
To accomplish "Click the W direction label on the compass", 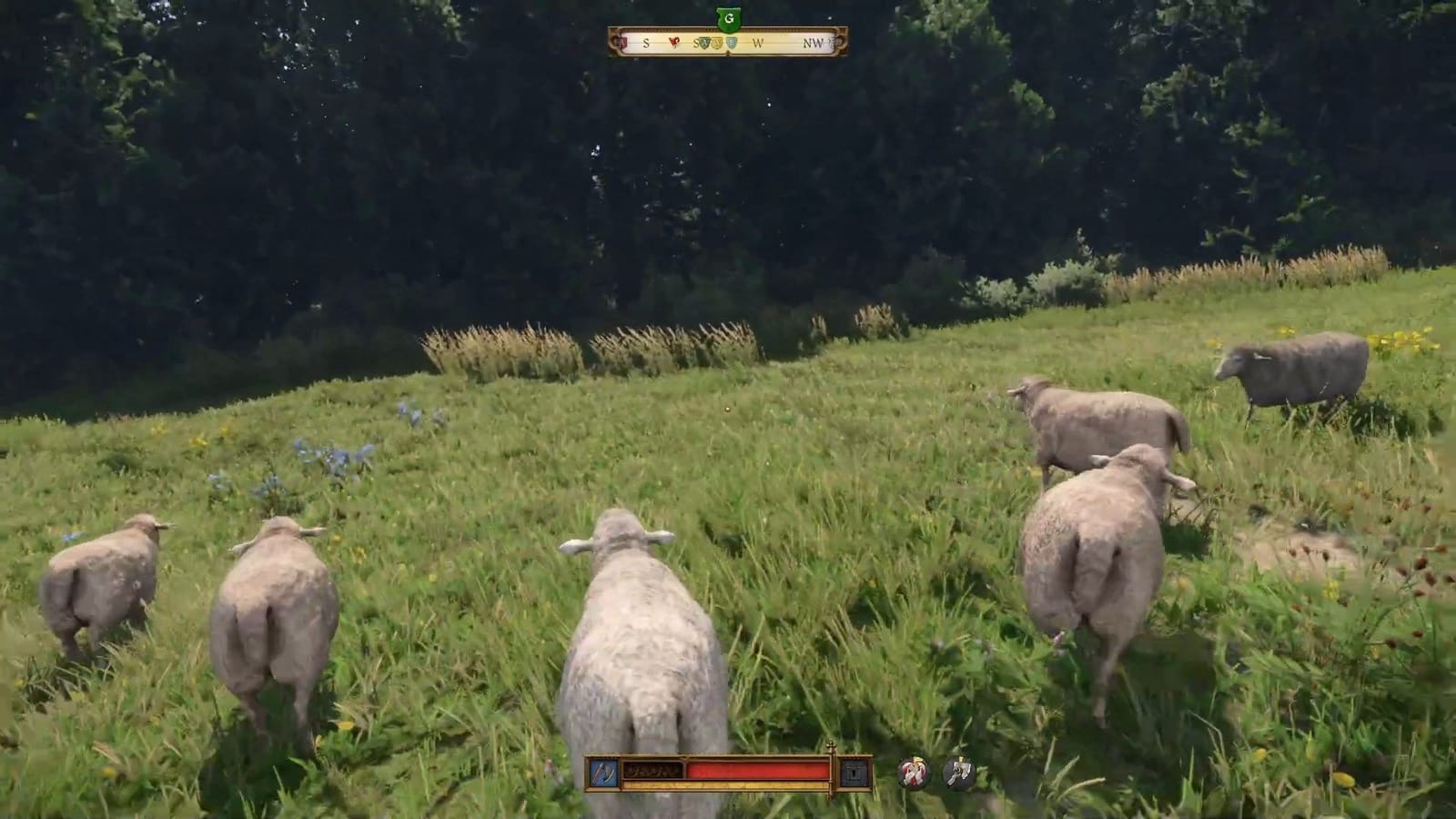I will 758,42.
